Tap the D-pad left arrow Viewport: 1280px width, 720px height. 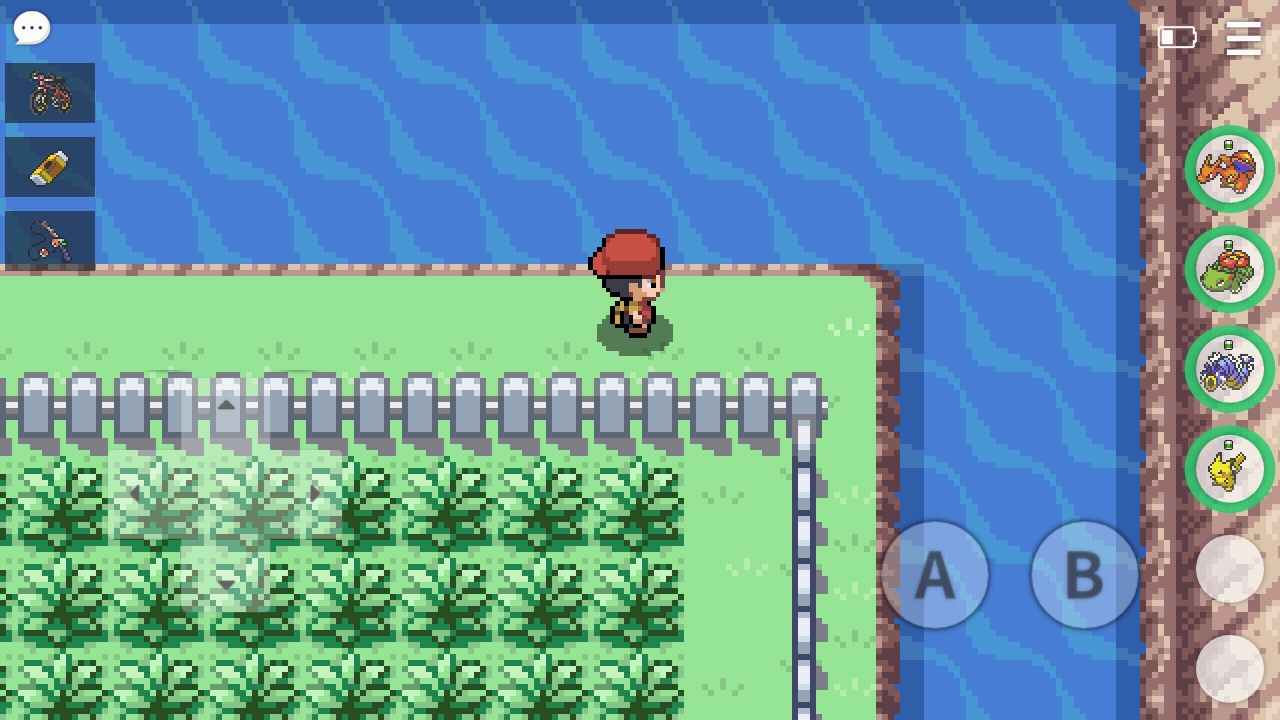pos(135,493)
